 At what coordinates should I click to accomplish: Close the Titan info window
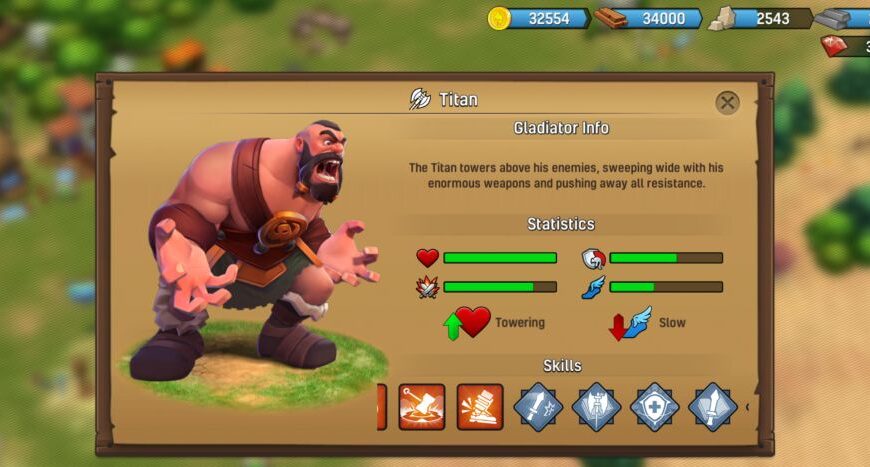pyautogui.click(x=727, y=102)
